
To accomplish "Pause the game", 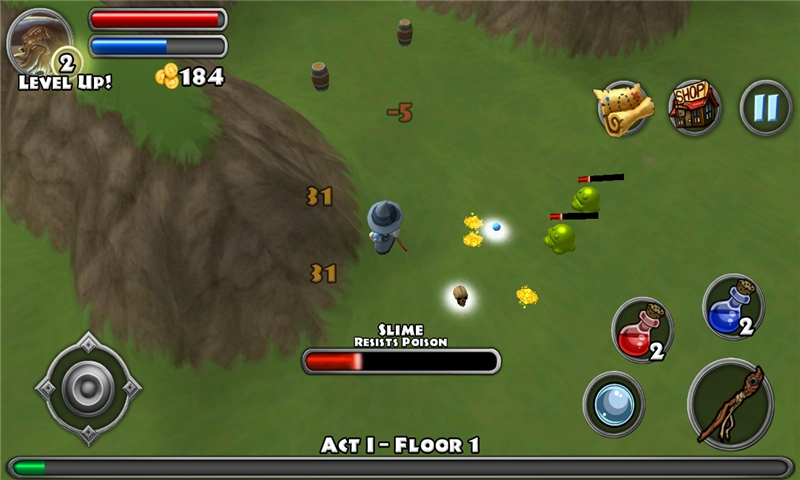I will (x=765, y=107).
